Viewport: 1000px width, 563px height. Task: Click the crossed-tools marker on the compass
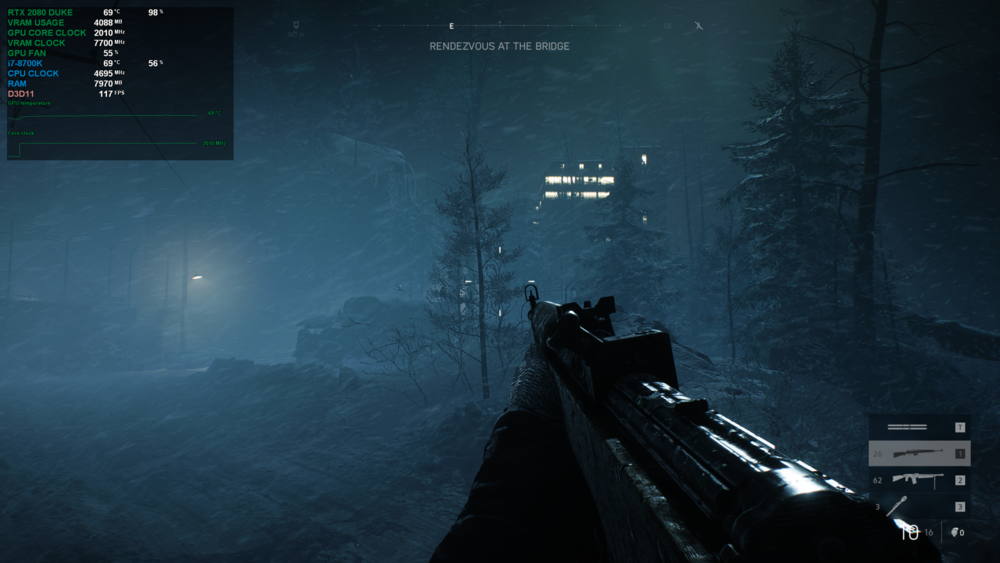pos(698,26)
